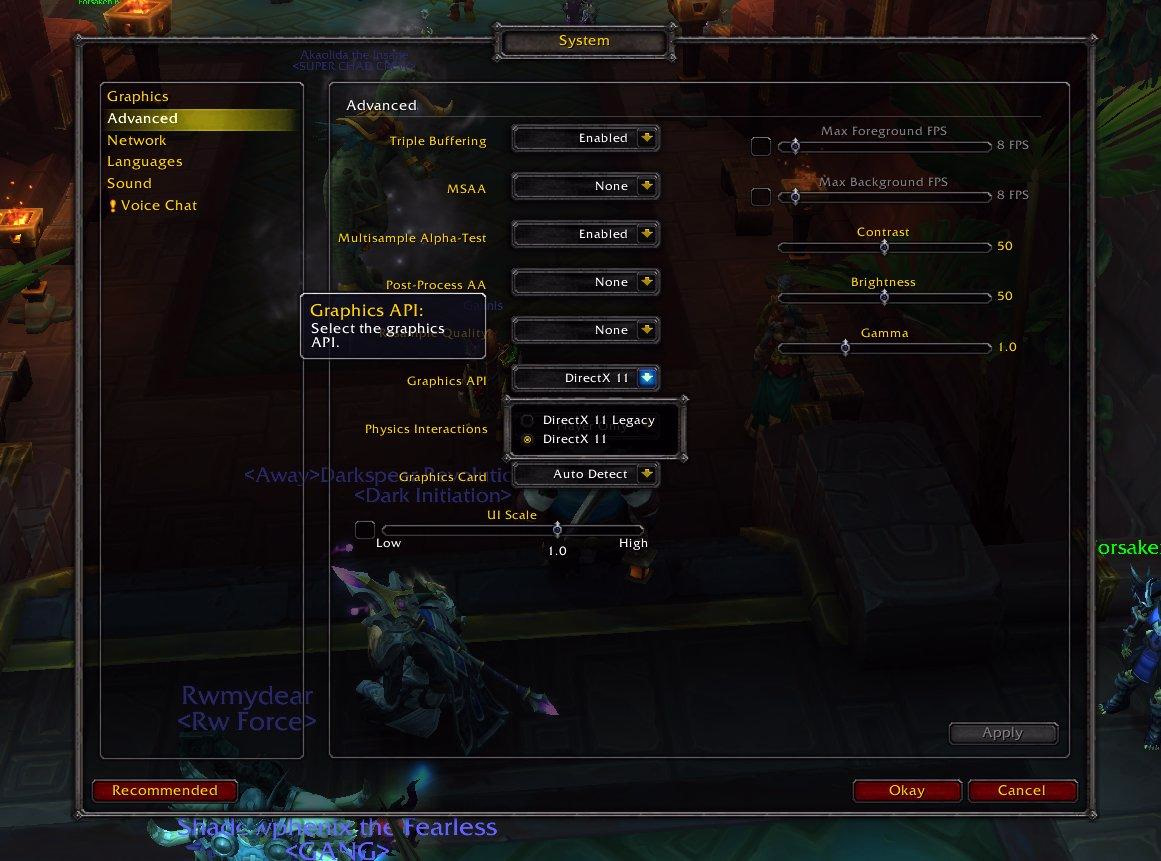Click the Brightness slider handle

point(884,296)
